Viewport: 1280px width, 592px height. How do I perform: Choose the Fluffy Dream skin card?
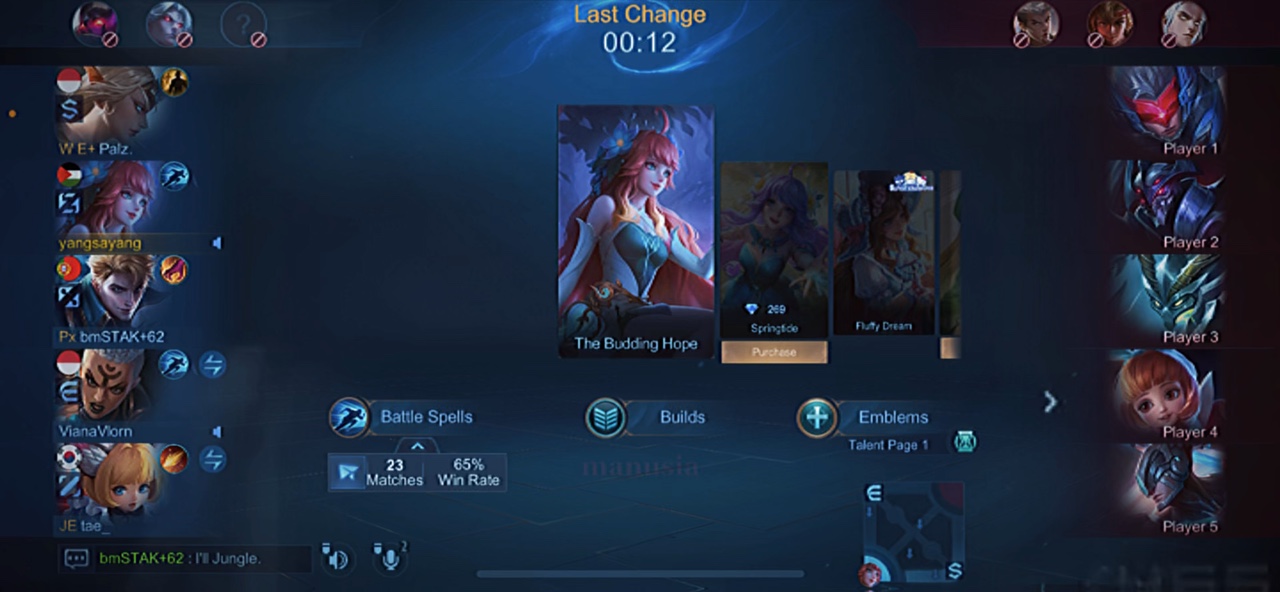[x=883, y=250]
